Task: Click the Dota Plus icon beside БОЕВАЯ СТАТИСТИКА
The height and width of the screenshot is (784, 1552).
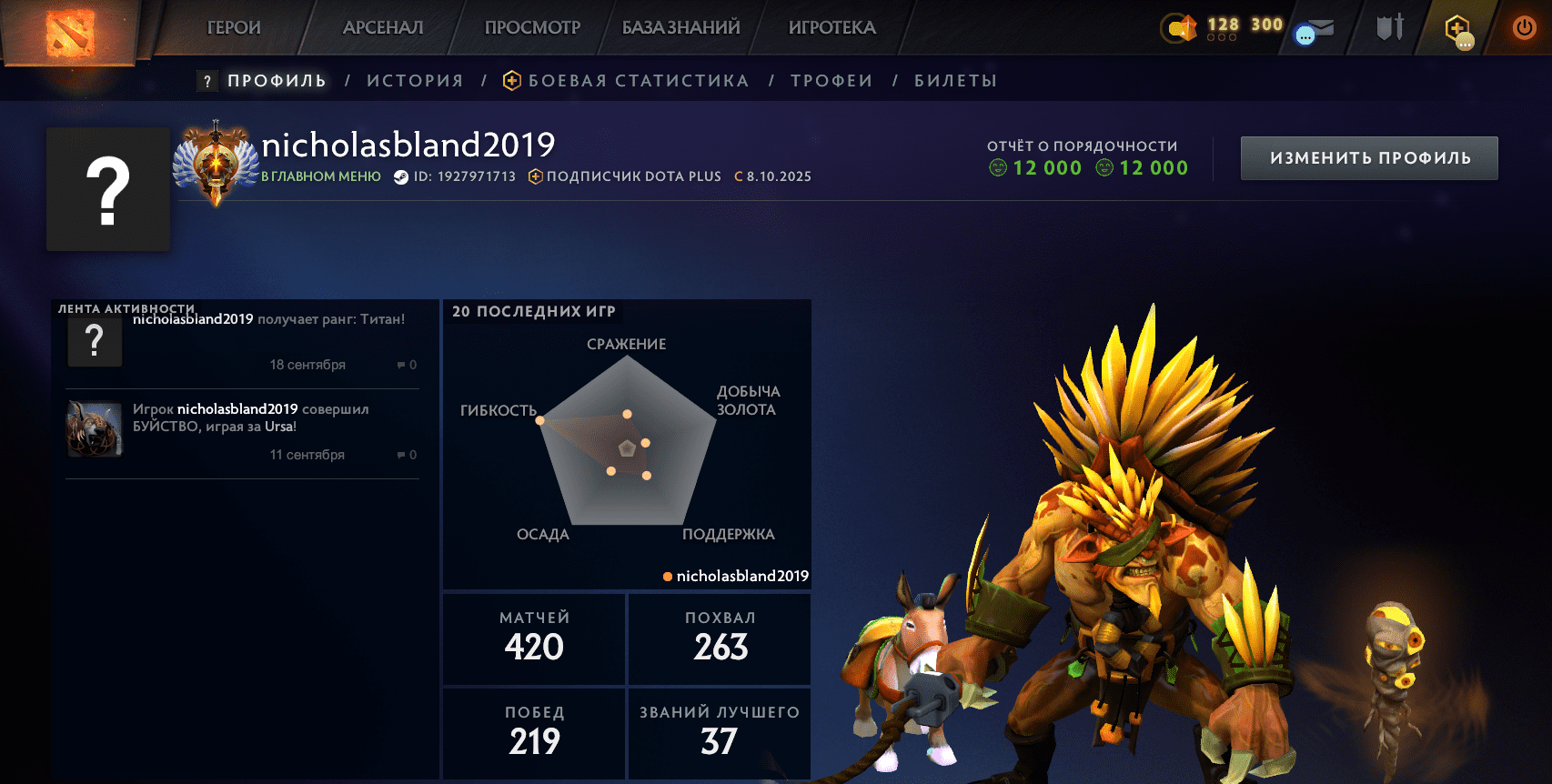Action: (x=512, y=80)
